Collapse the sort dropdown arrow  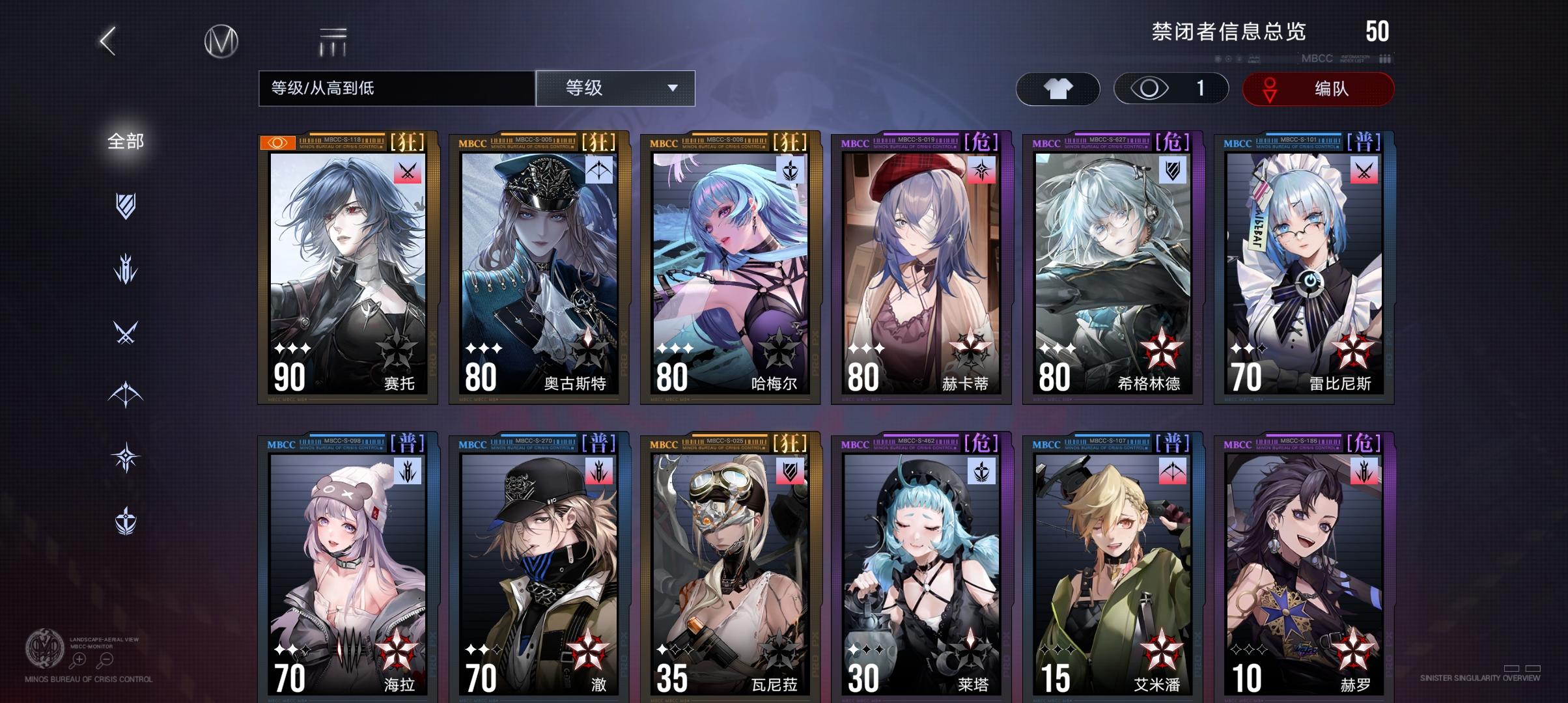[x=674, y=89]
